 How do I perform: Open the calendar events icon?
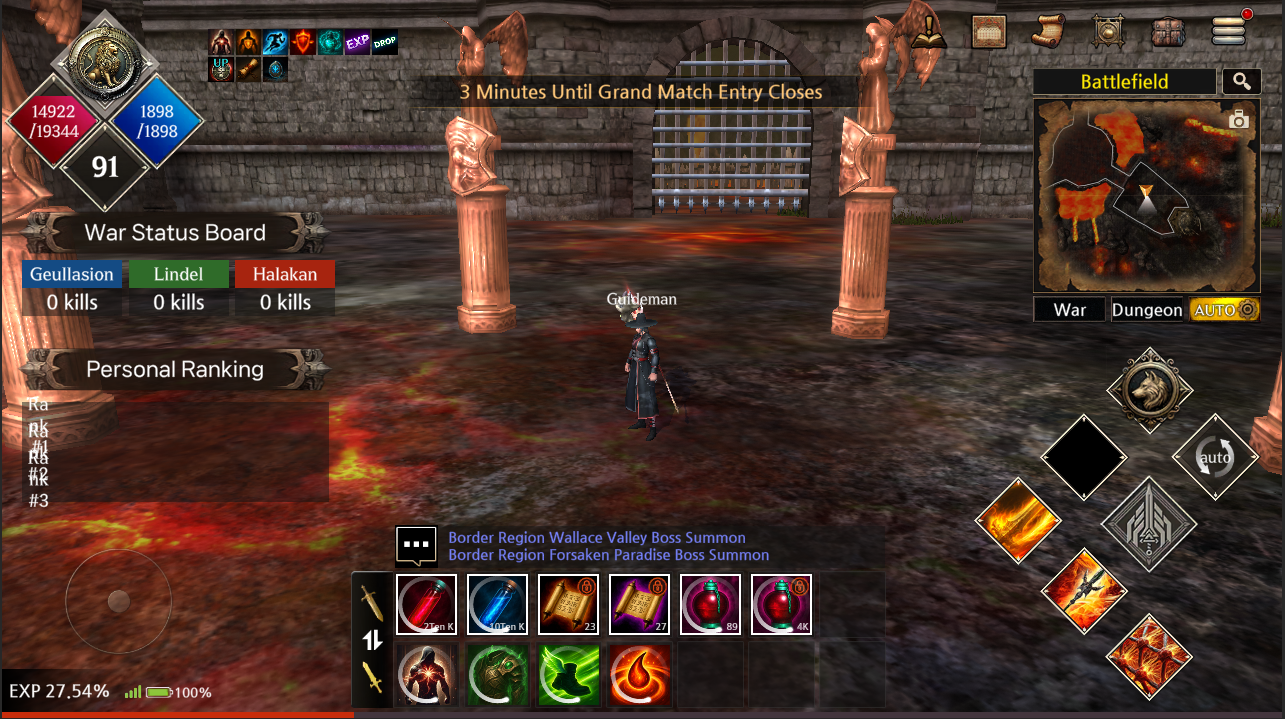[989, 31]
